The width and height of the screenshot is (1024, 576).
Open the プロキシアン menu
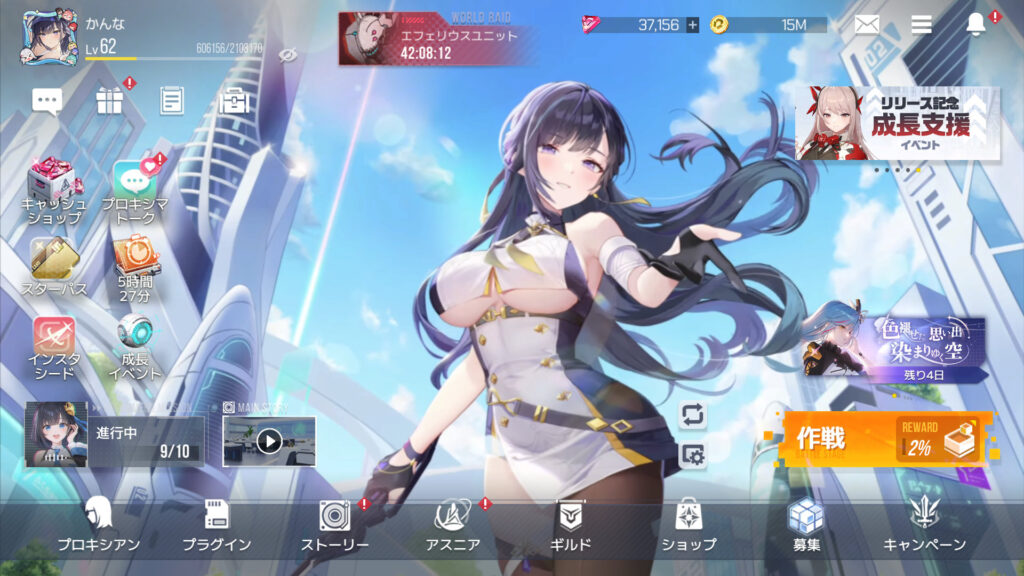pos(98,525)
